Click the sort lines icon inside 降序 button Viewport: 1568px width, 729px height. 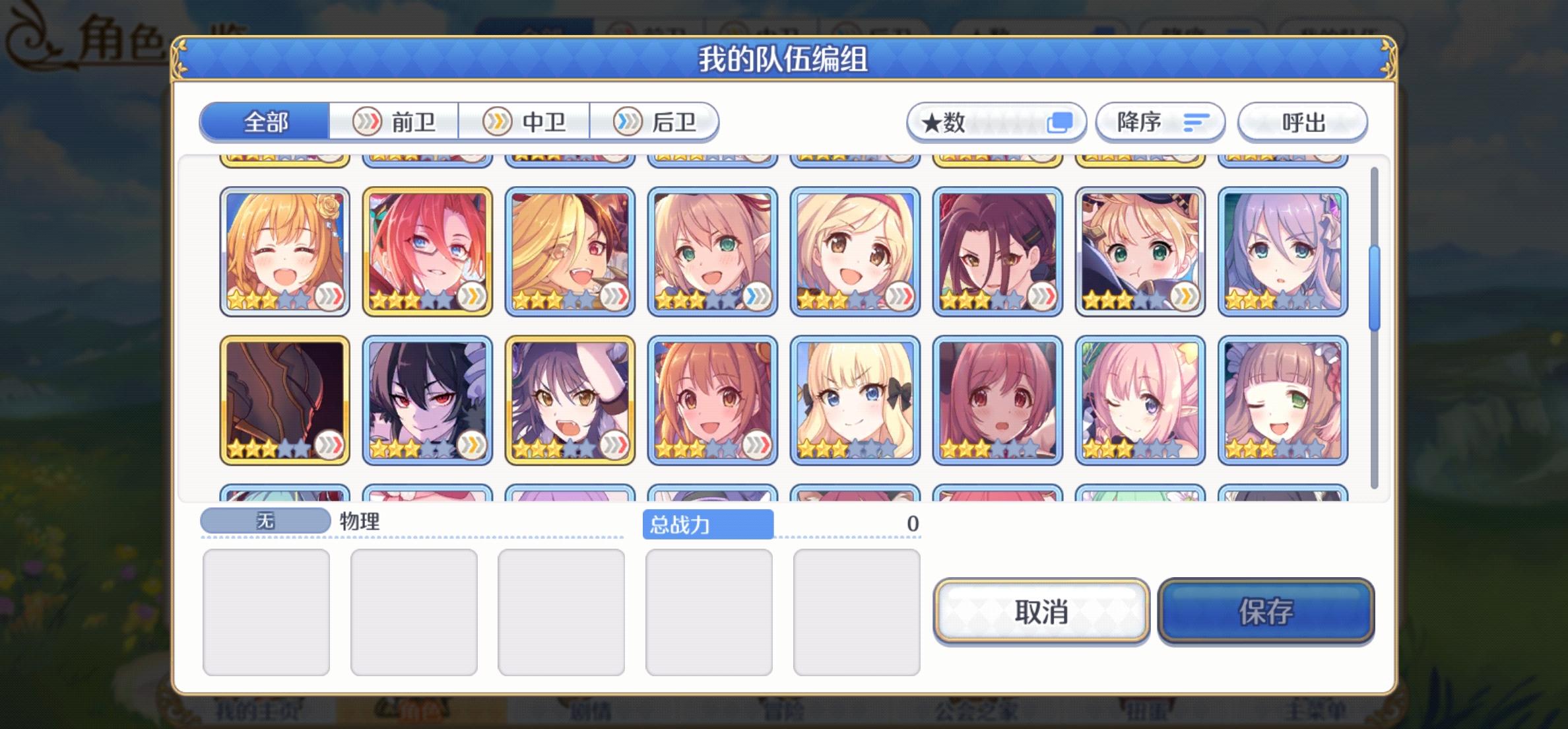(x=1198, y=121)
